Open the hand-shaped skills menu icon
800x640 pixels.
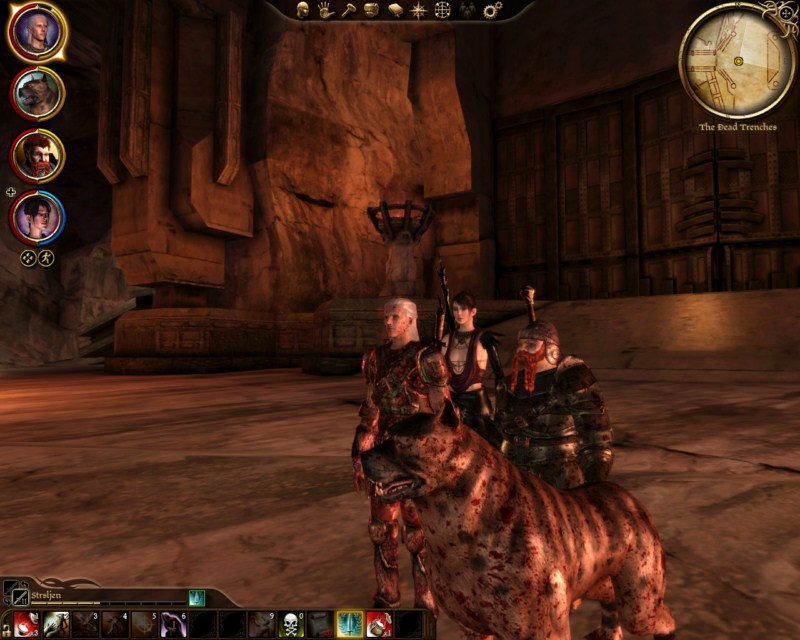point(325,10)
